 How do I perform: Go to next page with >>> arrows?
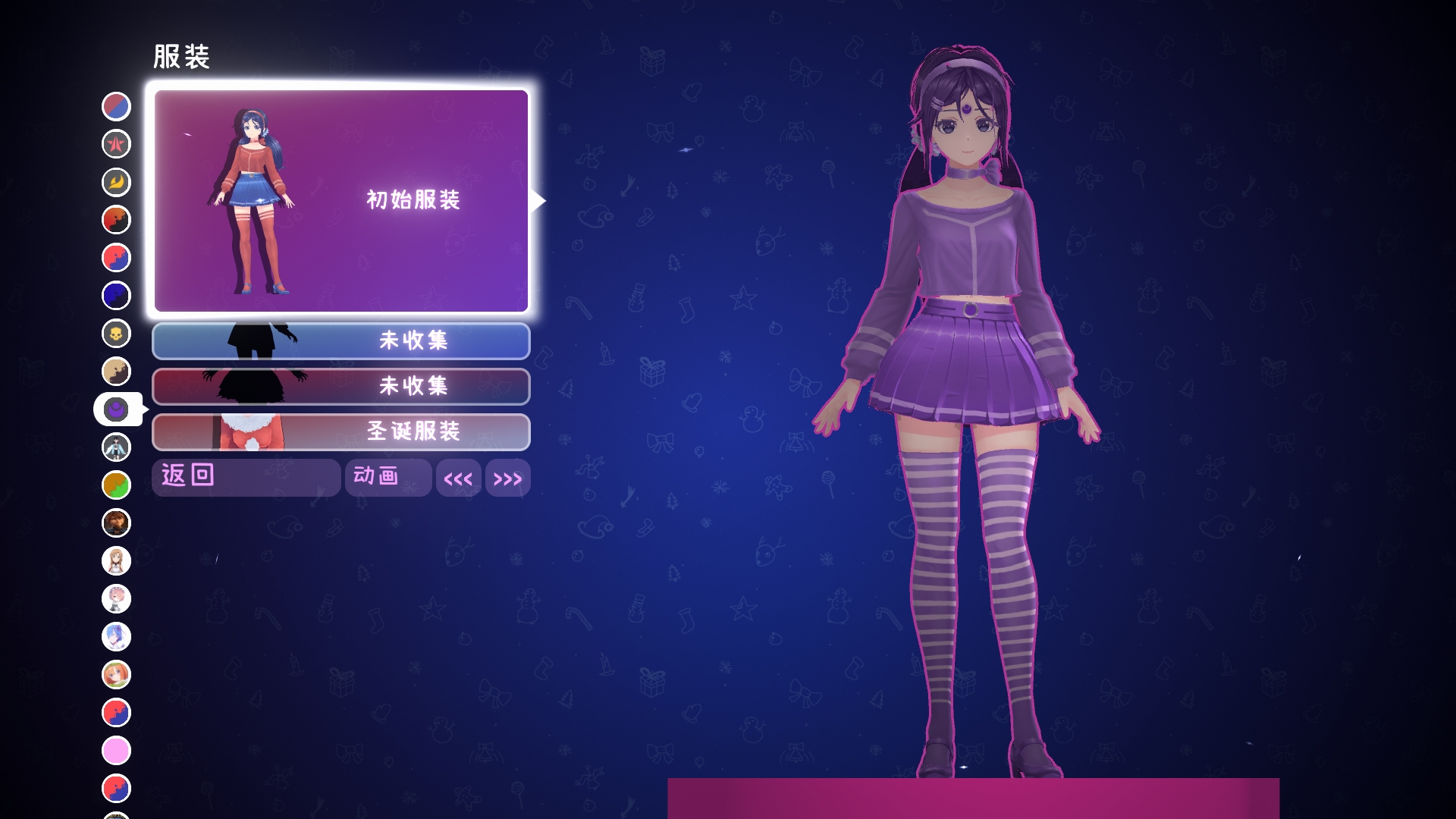[507, 479]
